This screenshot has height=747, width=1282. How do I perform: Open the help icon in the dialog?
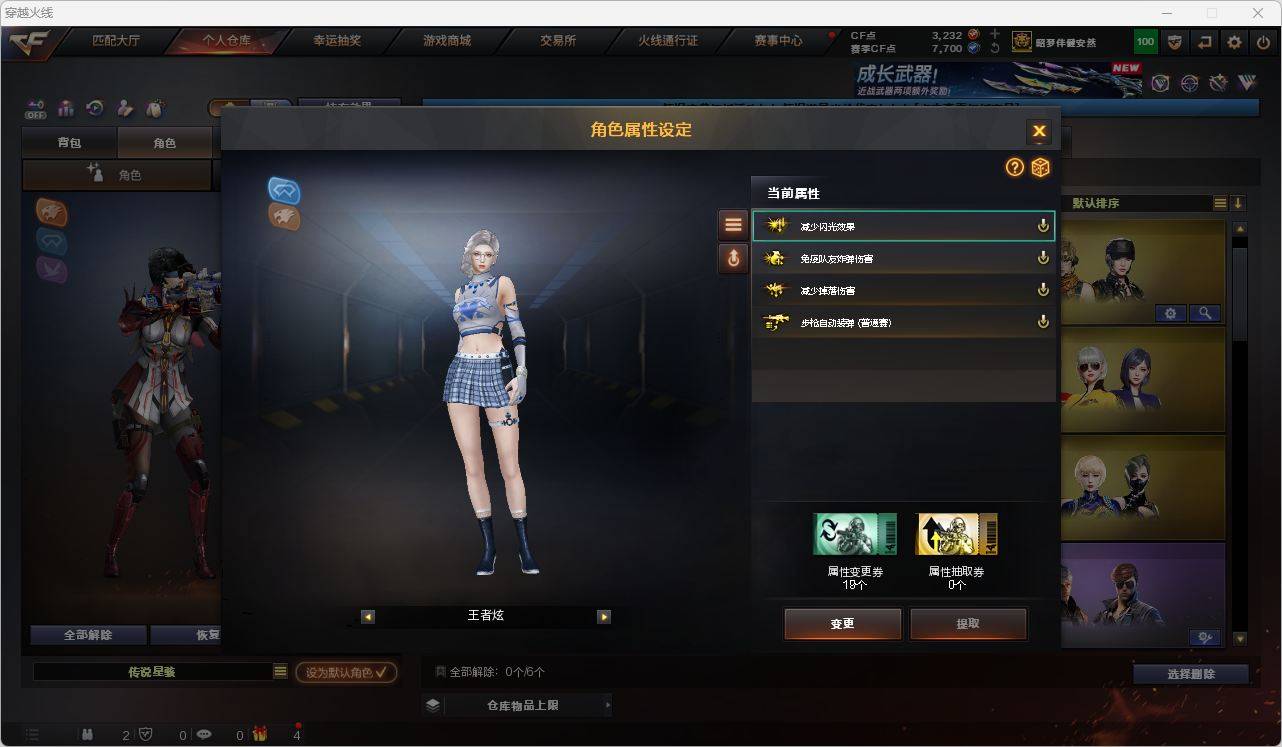coord(1015,168)
